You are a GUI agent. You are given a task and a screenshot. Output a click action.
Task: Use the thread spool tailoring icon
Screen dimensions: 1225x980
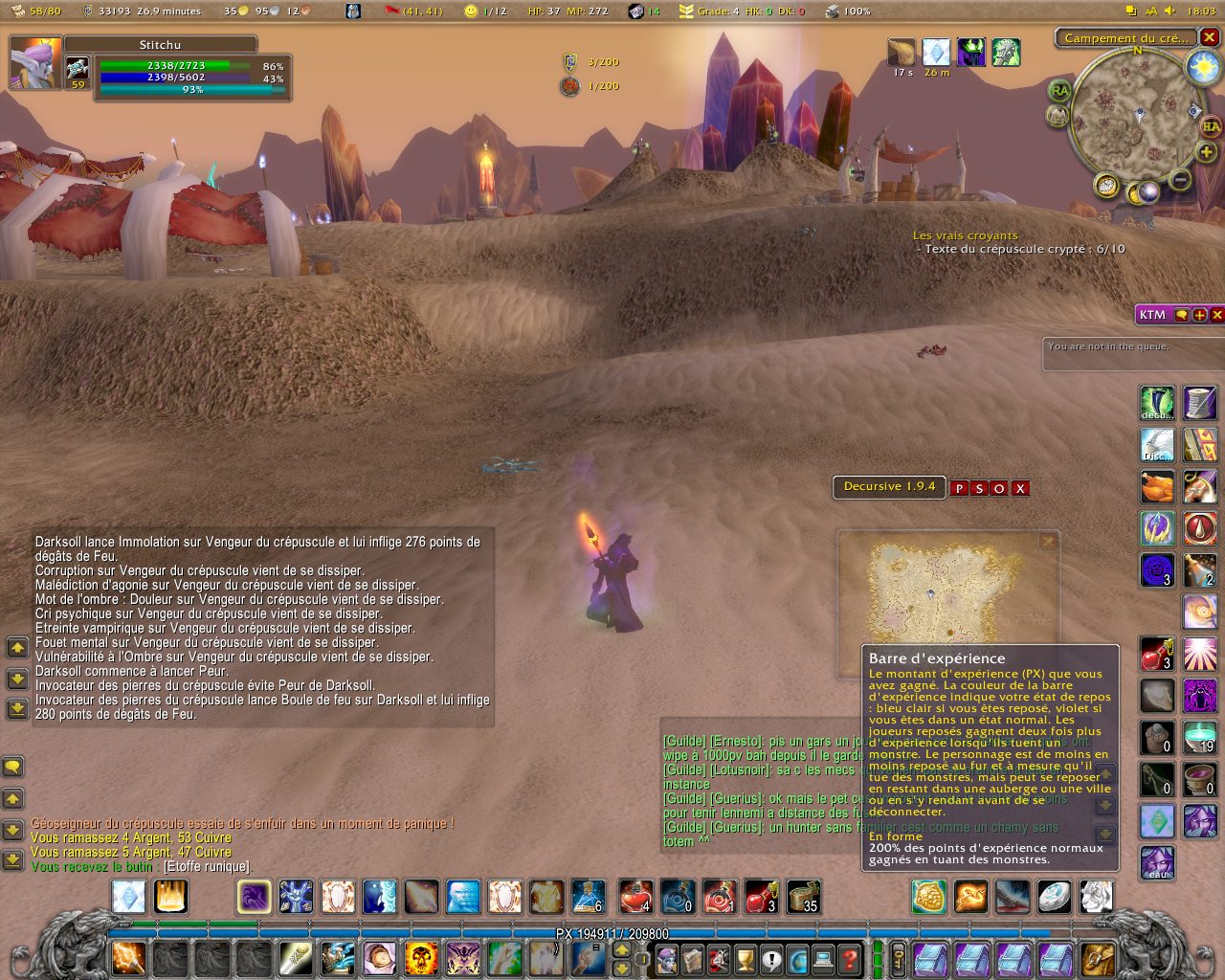coord(1199,403)
